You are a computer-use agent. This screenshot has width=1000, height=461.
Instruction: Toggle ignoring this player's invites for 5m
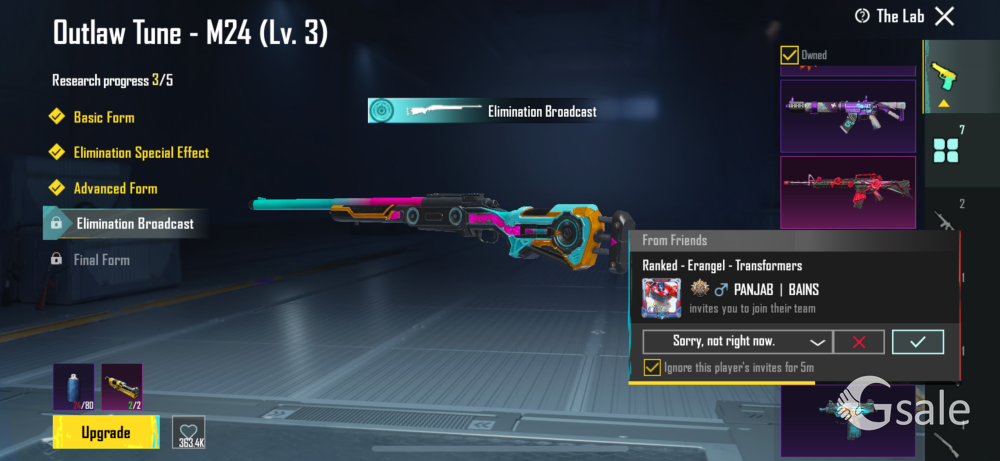coord(652,368)
